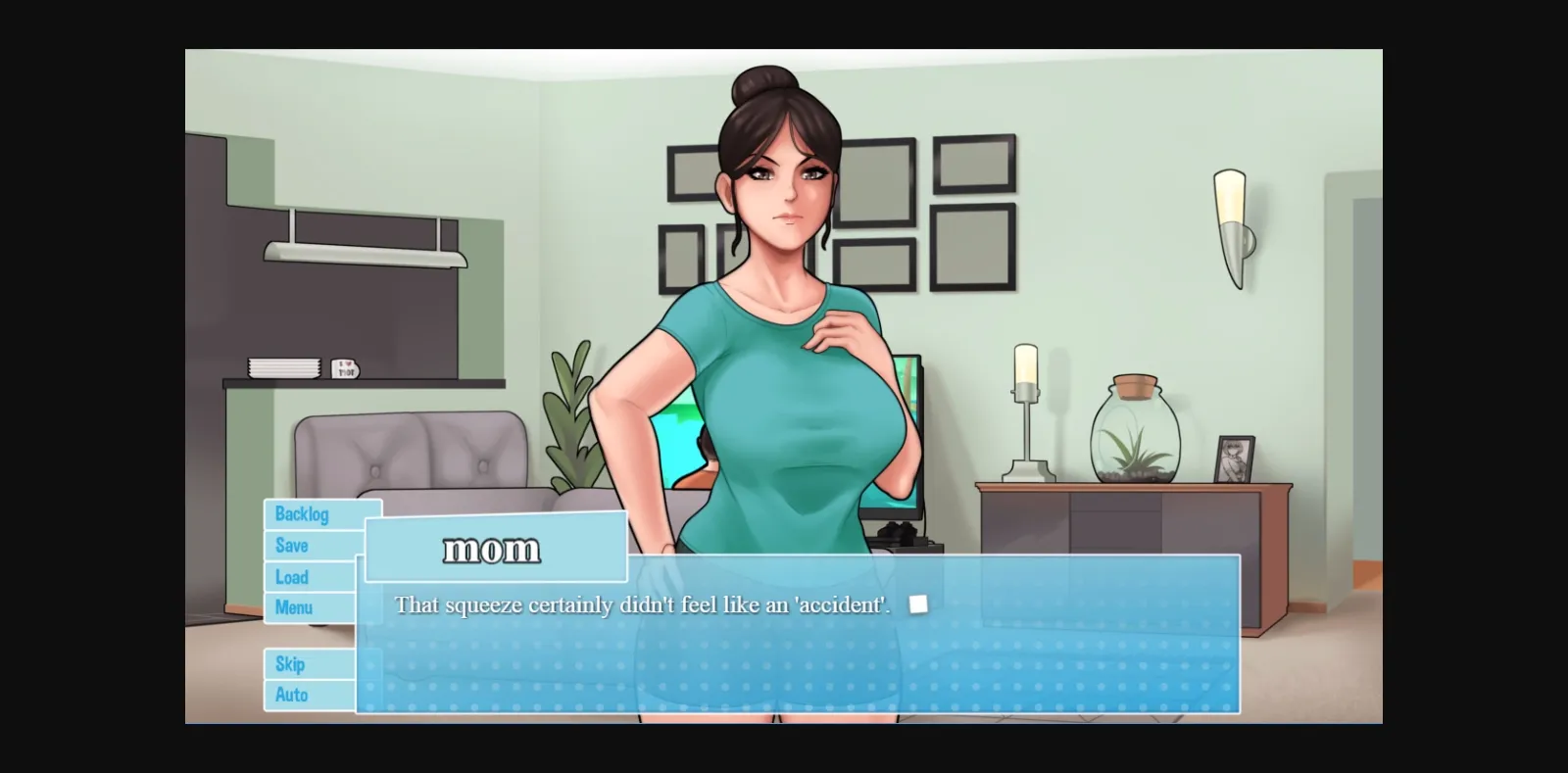Image resolution: width=1568 pixels, height=773 pixels.
Task: Click the framed photo on the sideboard
Action: coord(1237,460)
